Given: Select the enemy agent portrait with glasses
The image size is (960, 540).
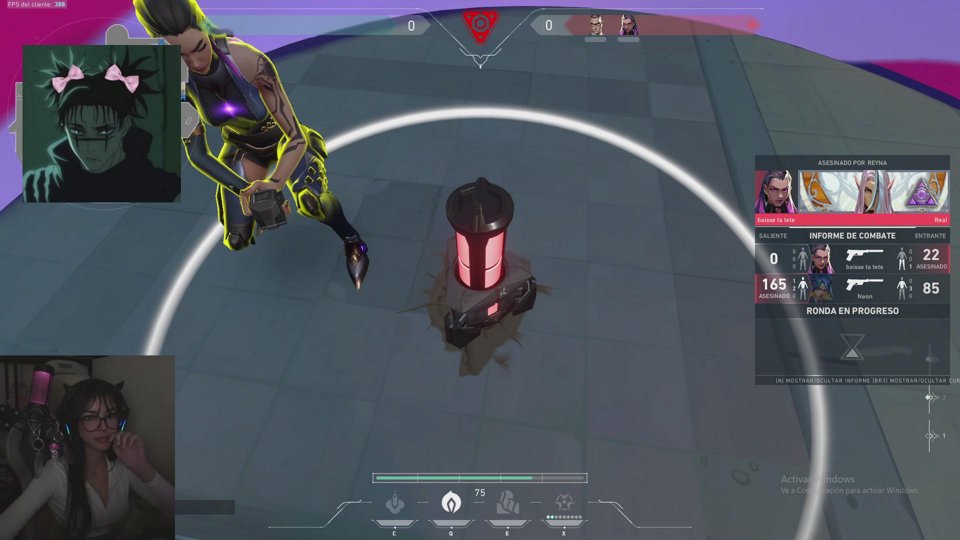Looking at the screenshot, I should pos(595,25).
